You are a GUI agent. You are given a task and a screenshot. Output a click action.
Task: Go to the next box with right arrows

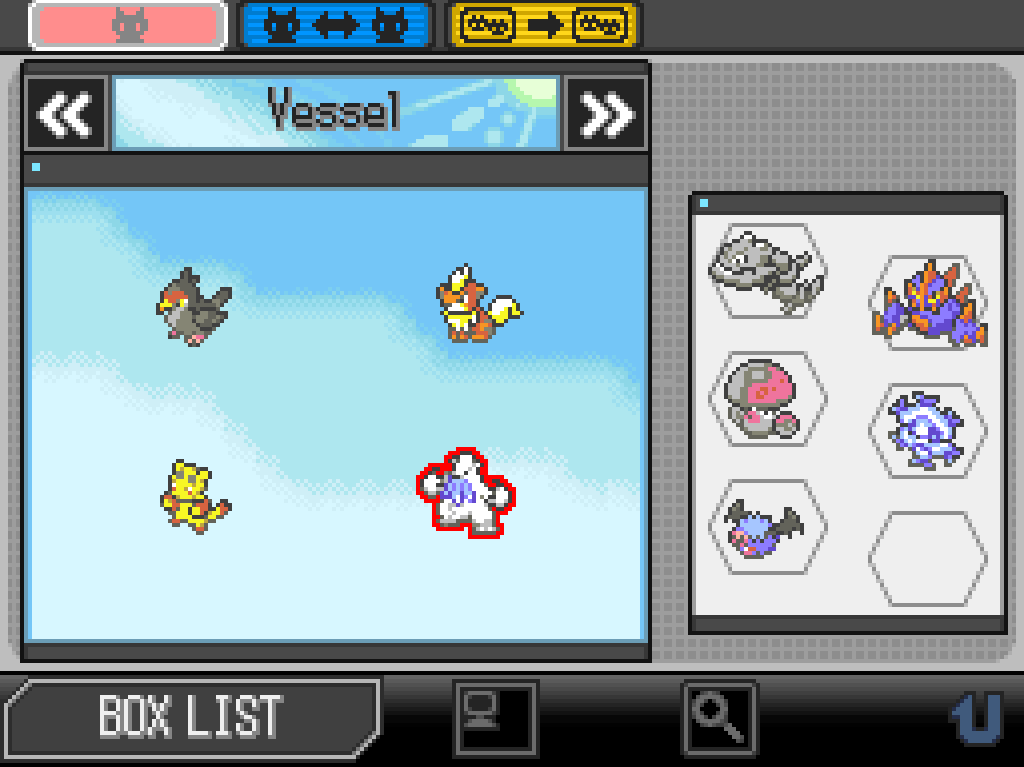(x=606, y=114)
